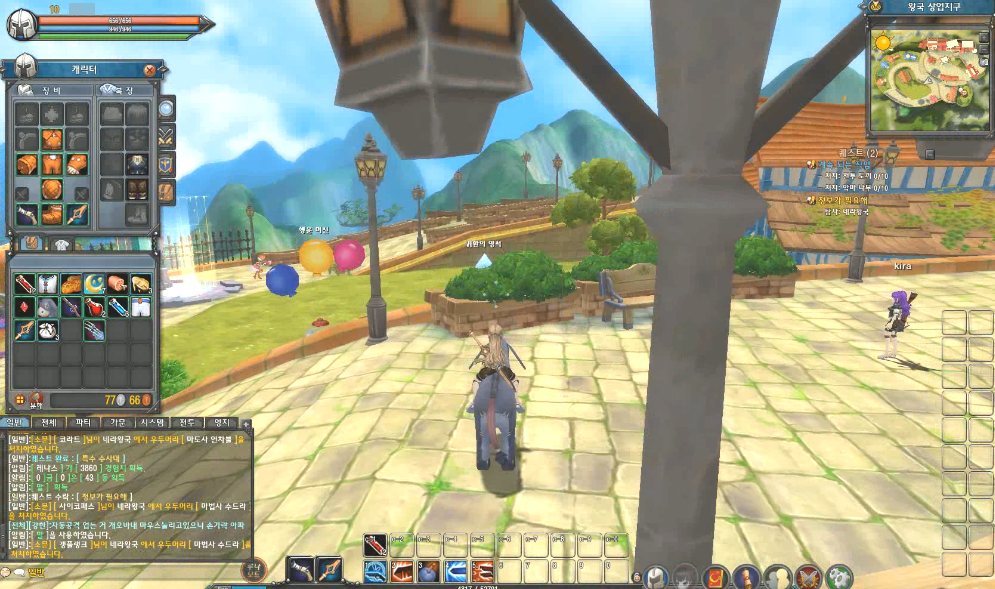This screenshot has width=995, height=589.
Task: Show the 전투 chat tab
Action: click(x=186, y=423)
